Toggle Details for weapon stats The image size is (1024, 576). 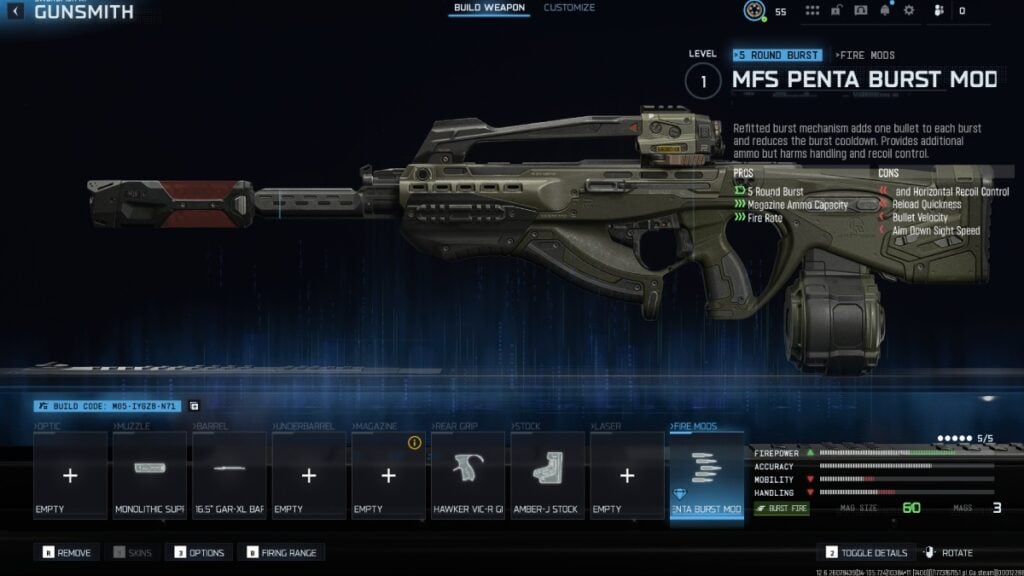[x=868, y=553]
